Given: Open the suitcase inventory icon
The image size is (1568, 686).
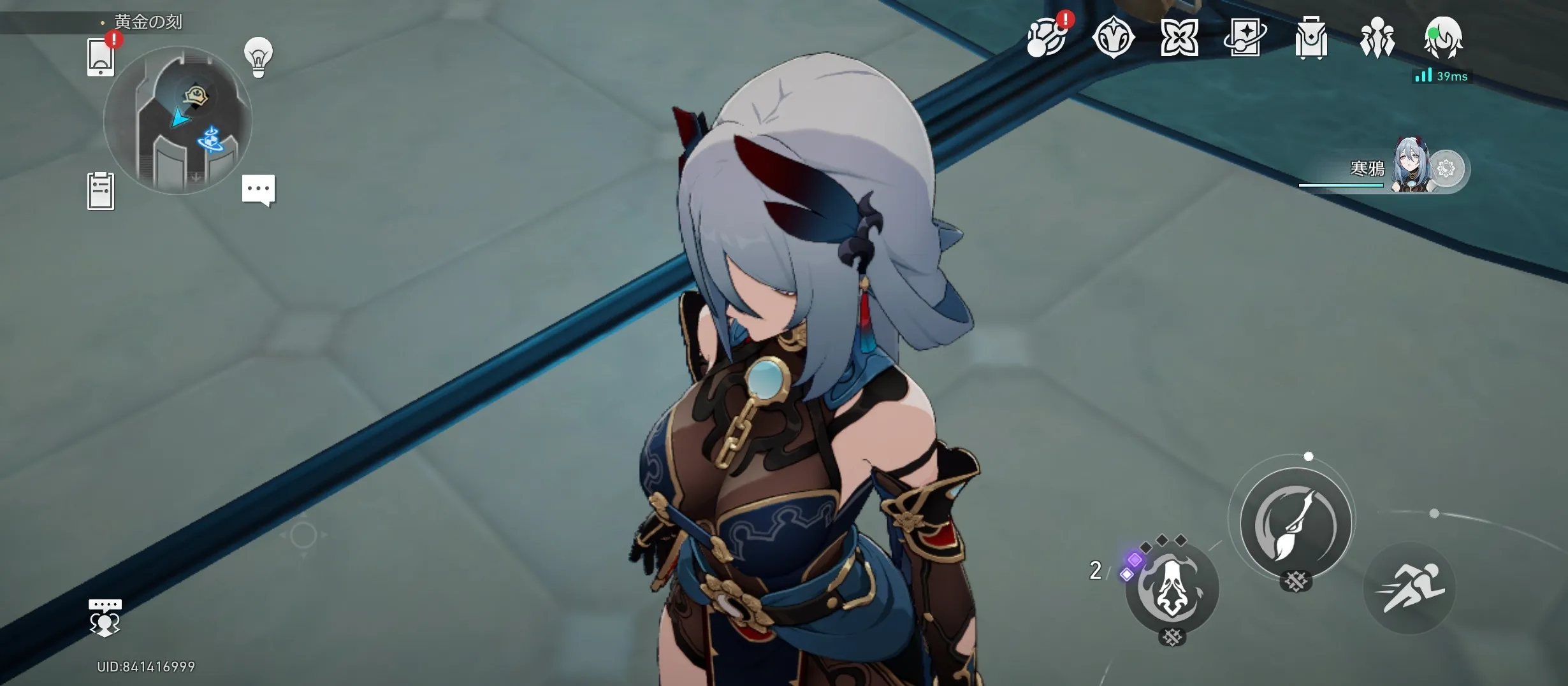Looking at the screenshot, I should [x=1311, y=38].
